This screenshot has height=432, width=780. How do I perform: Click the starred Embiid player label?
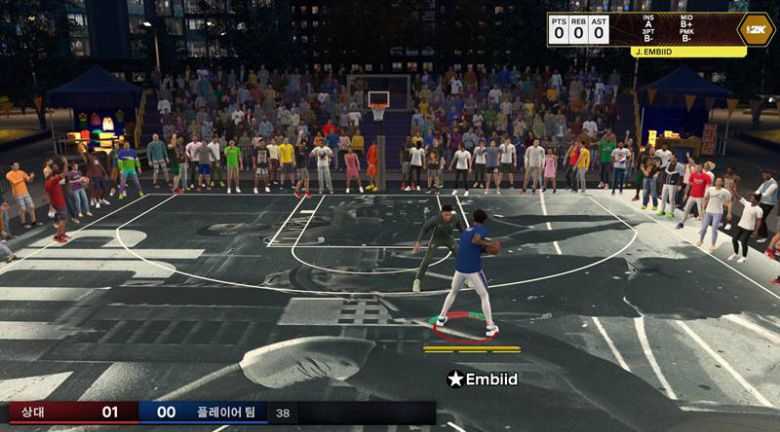pyautogui.click(x=483, y=379)
